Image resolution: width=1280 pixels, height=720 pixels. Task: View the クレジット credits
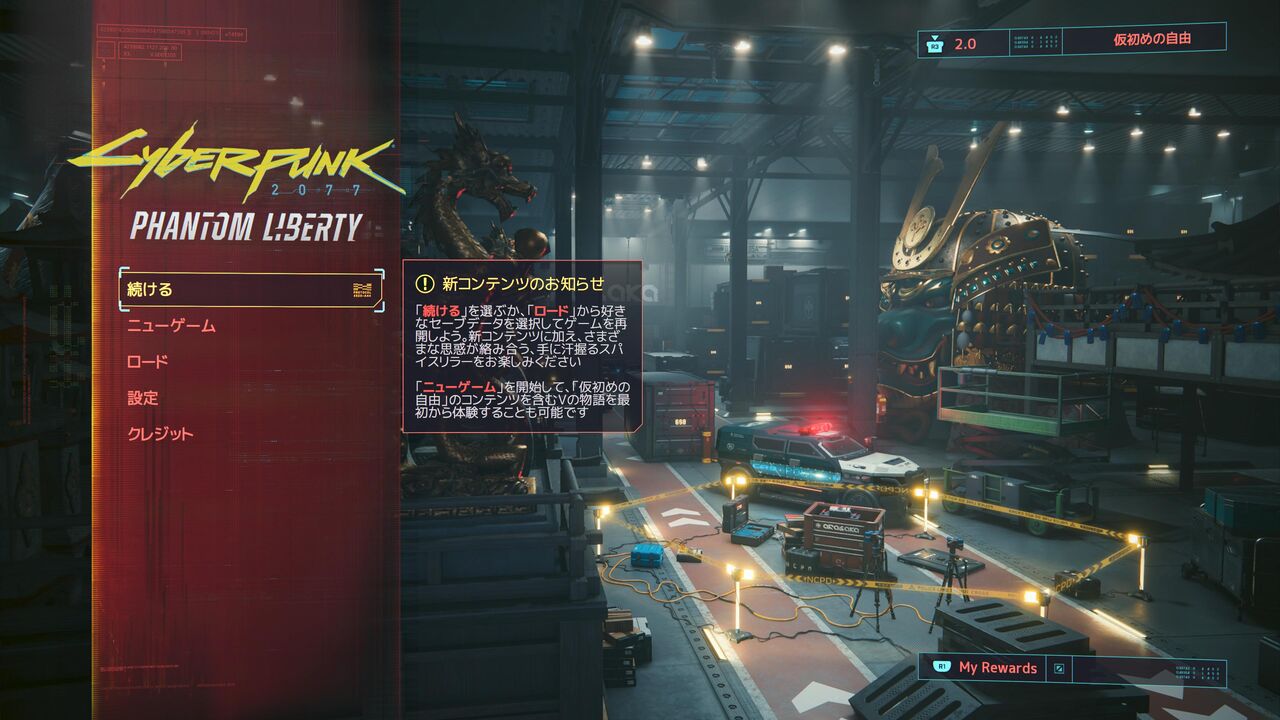(160, 434)
